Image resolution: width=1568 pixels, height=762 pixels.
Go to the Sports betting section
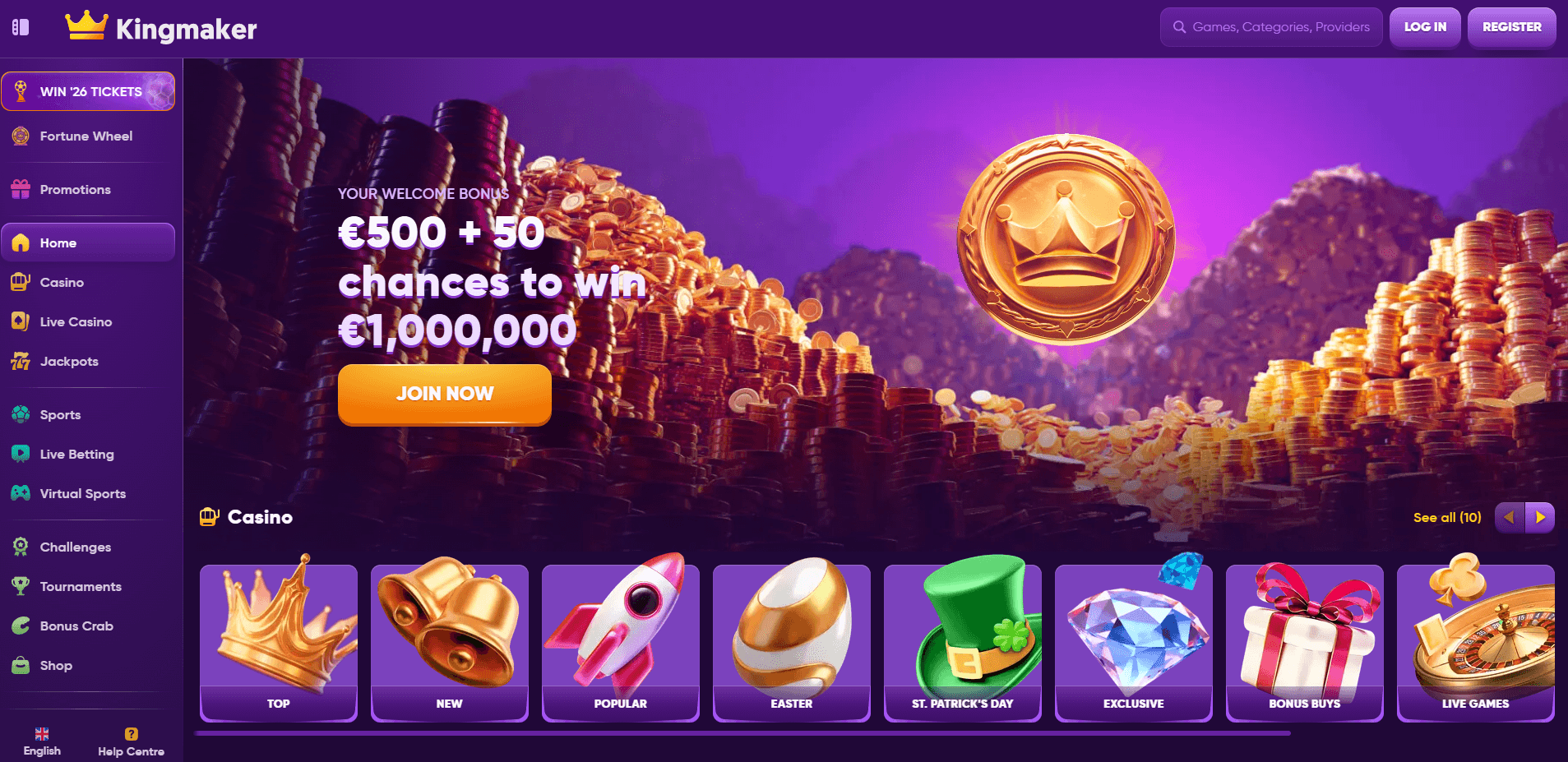59,414
